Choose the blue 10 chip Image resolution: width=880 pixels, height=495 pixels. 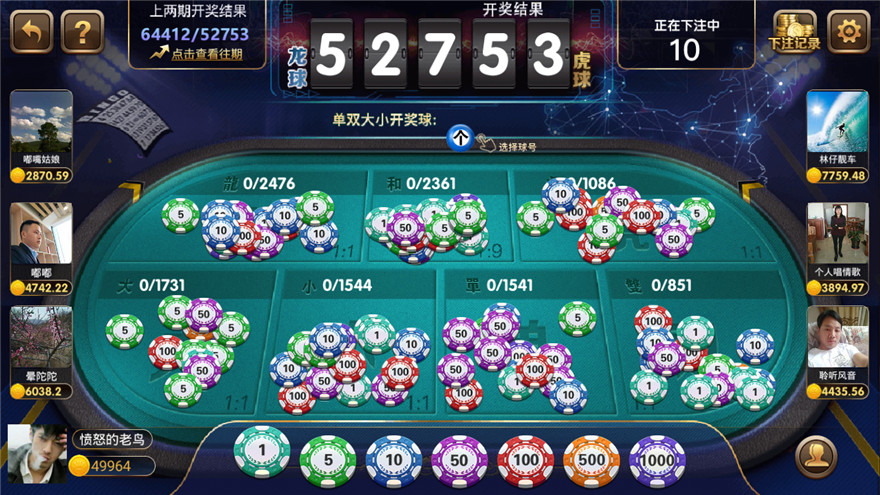pyautogui.click(x=393, y=461)
